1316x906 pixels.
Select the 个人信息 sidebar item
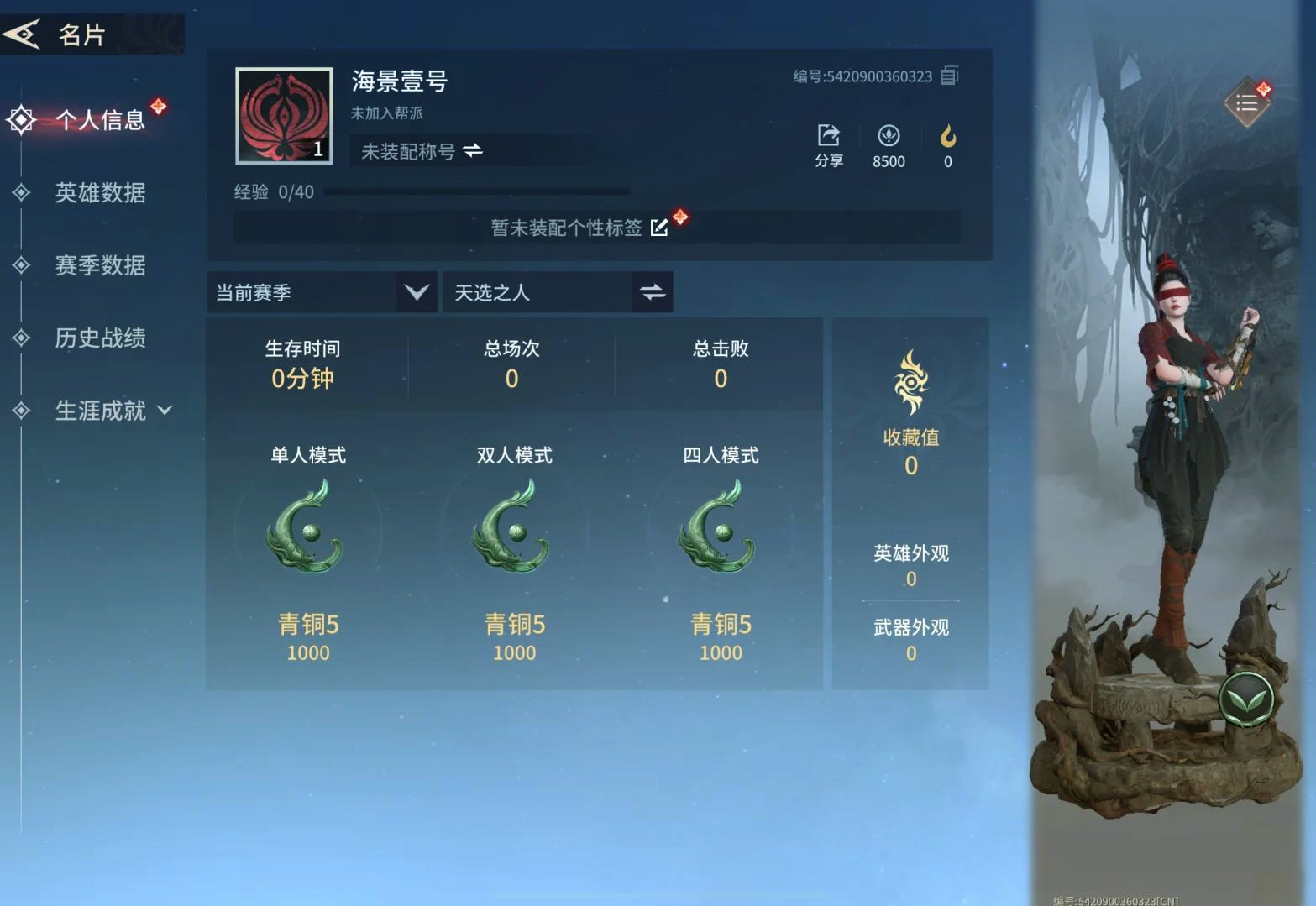pos(100,119)
